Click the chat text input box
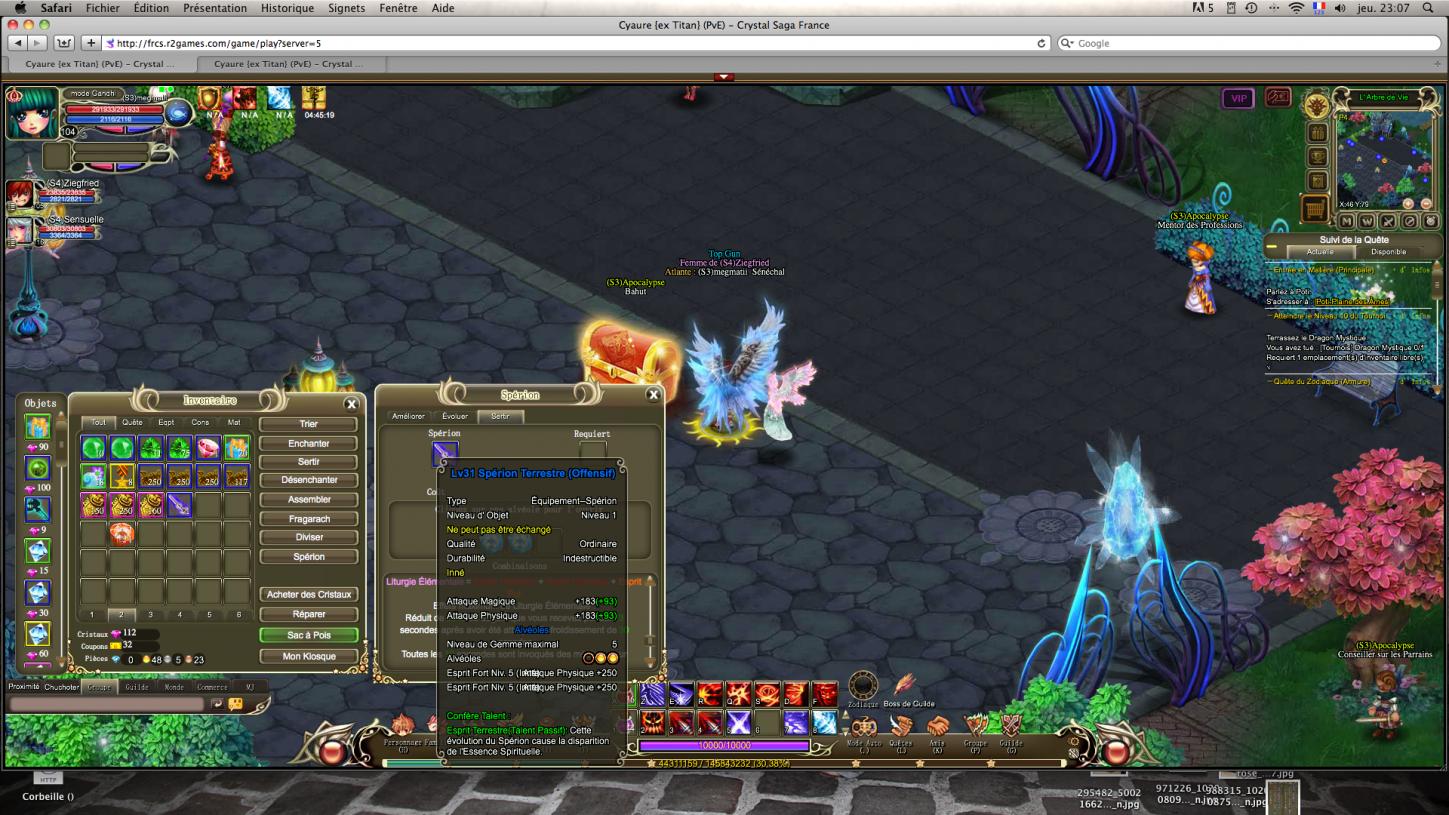The width and height of the screenshot is (1449, 815). point(107,704)
